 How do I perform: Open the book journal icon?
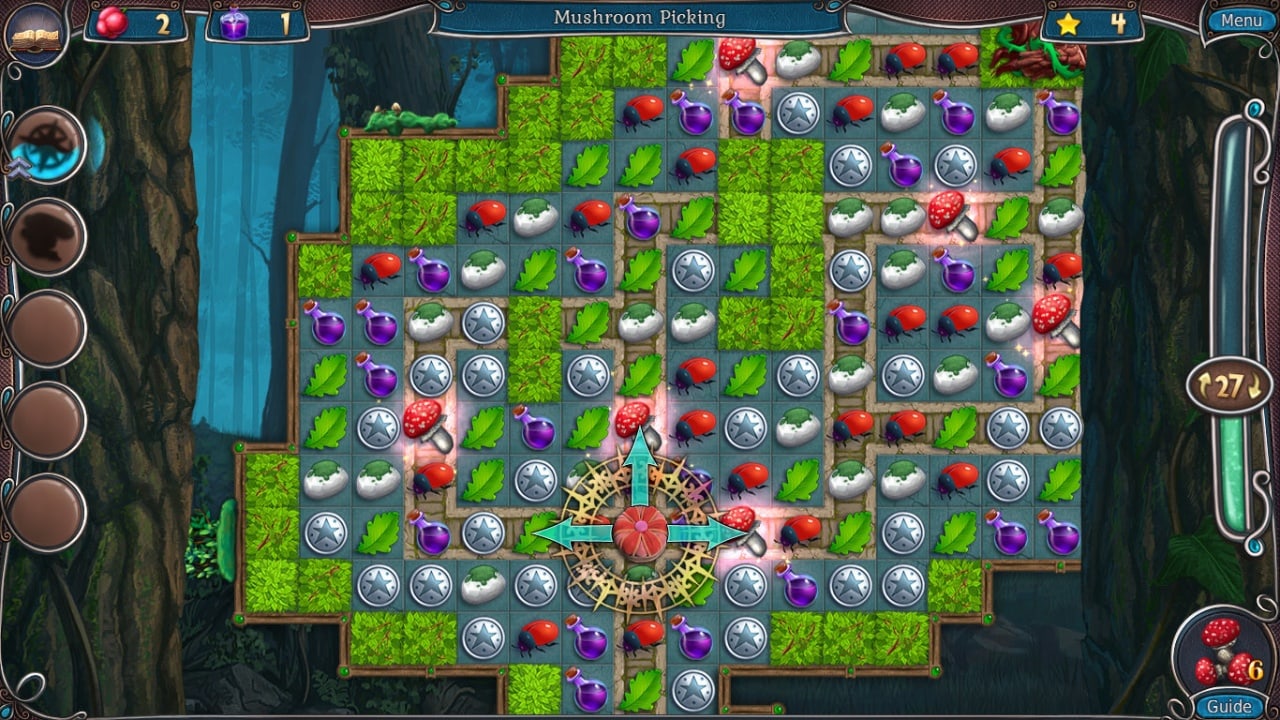[35, 35]
